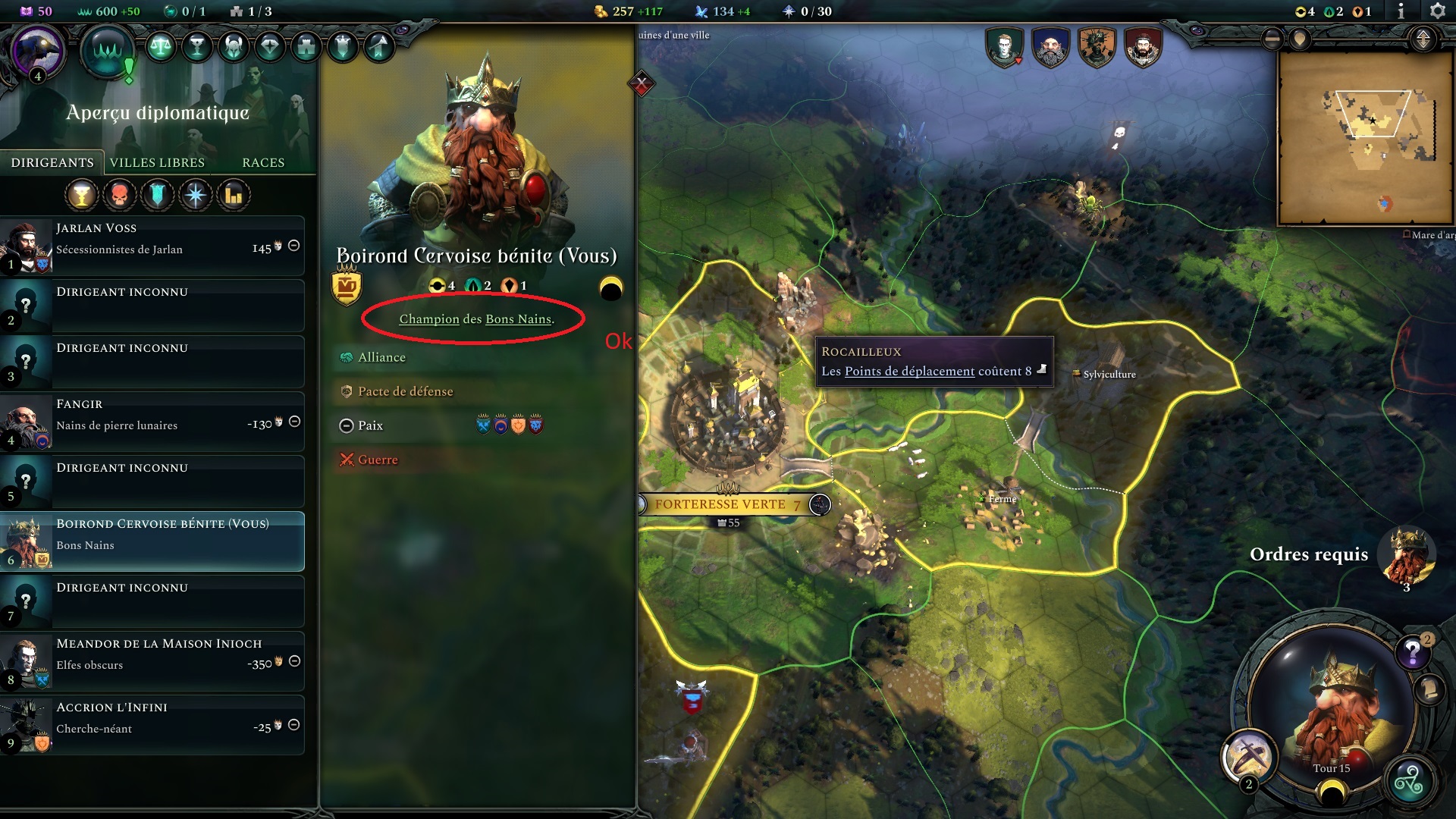Select the helmeted empire icon on top bar
This screenshot has width=1456, height=819.
coord(231,45)
